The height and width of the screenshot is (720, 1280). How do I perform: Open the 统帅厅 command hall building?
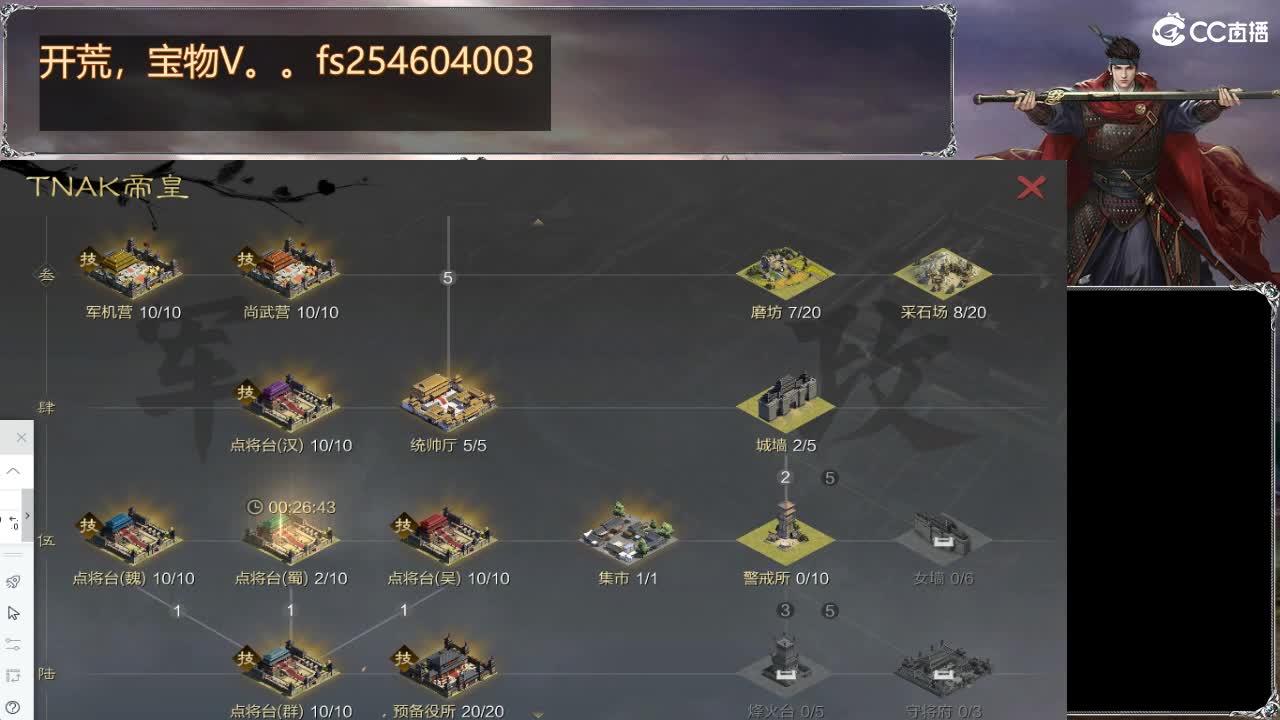click(x=449, y=400)
